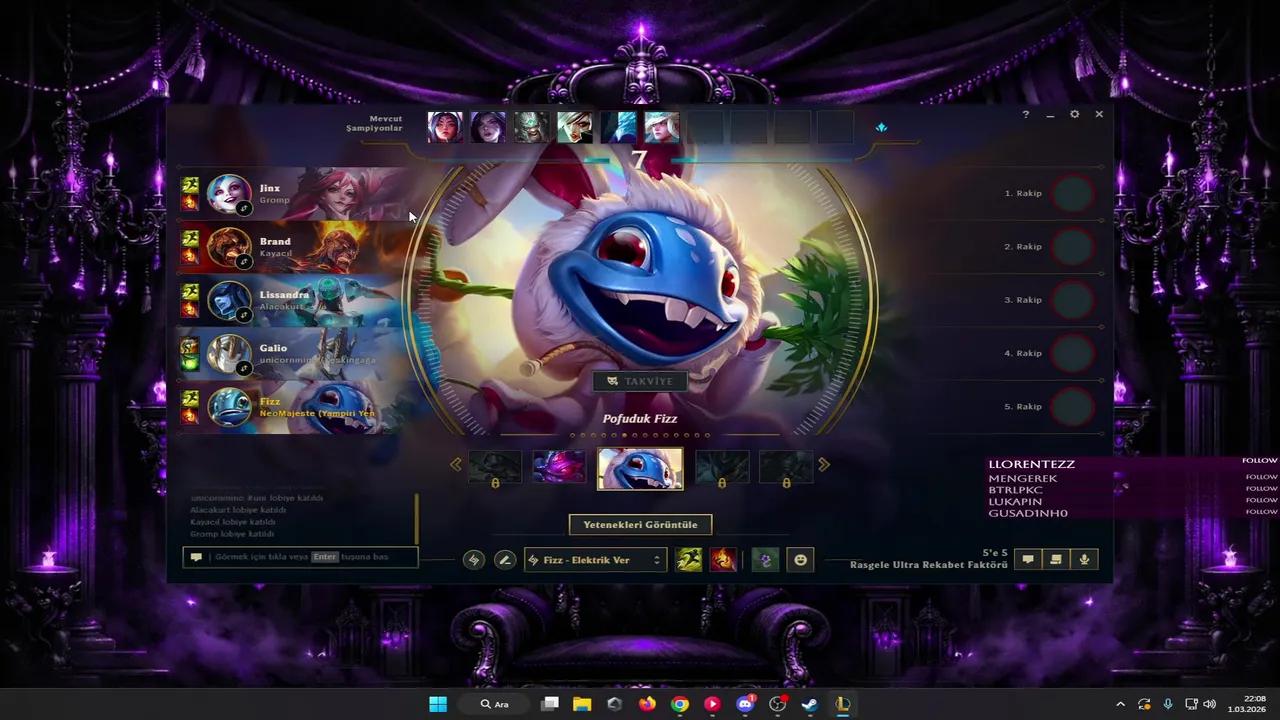Image resolution: width=1280 pixels, height=720 pixels.
Task: Open the Windows Start menu
Action: 438,704
